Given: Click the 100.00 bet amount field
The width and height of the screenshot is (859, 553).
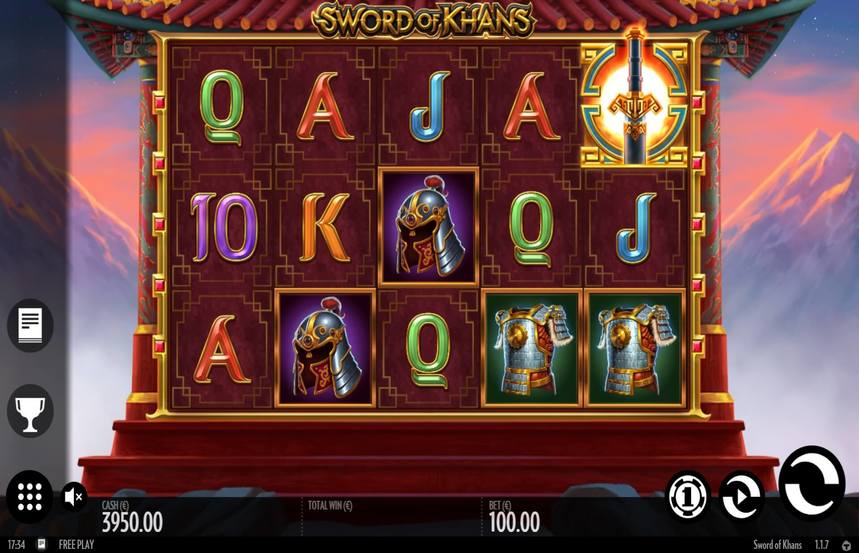Looking at the screenshot, I should (514, 522).
